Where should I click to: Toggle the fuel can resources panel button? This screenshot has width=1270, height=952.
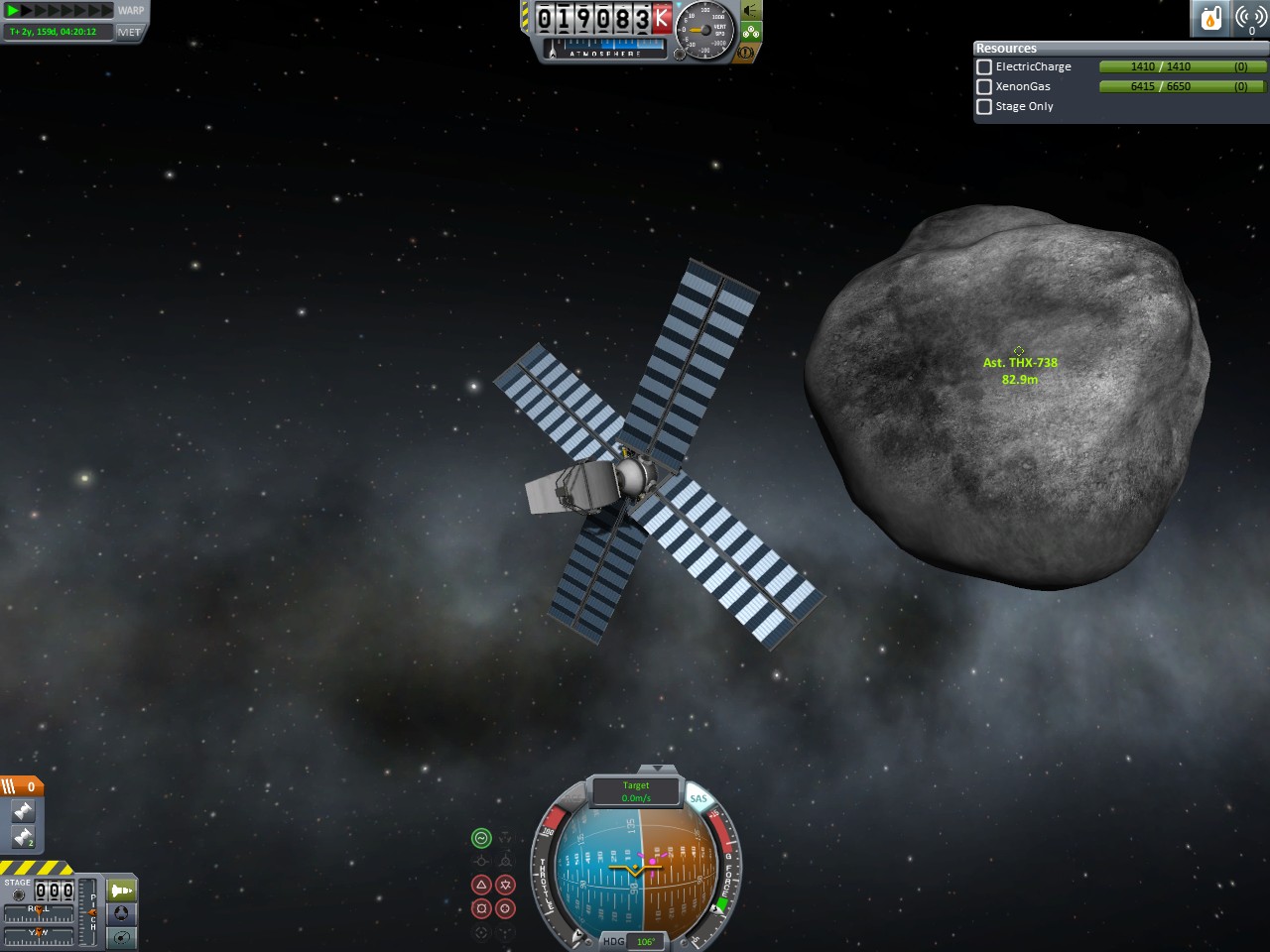(x=1210, y=18)
